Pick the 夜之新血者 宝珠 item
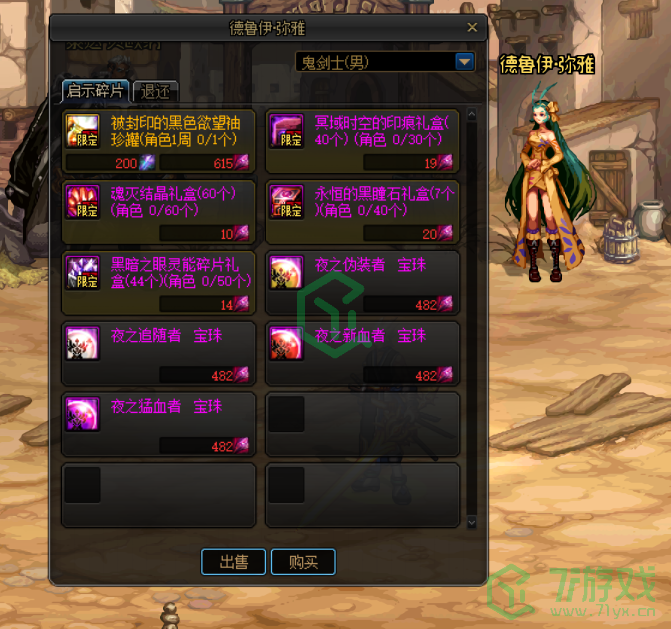Screen dimensions: 671x629 point(362,354)
